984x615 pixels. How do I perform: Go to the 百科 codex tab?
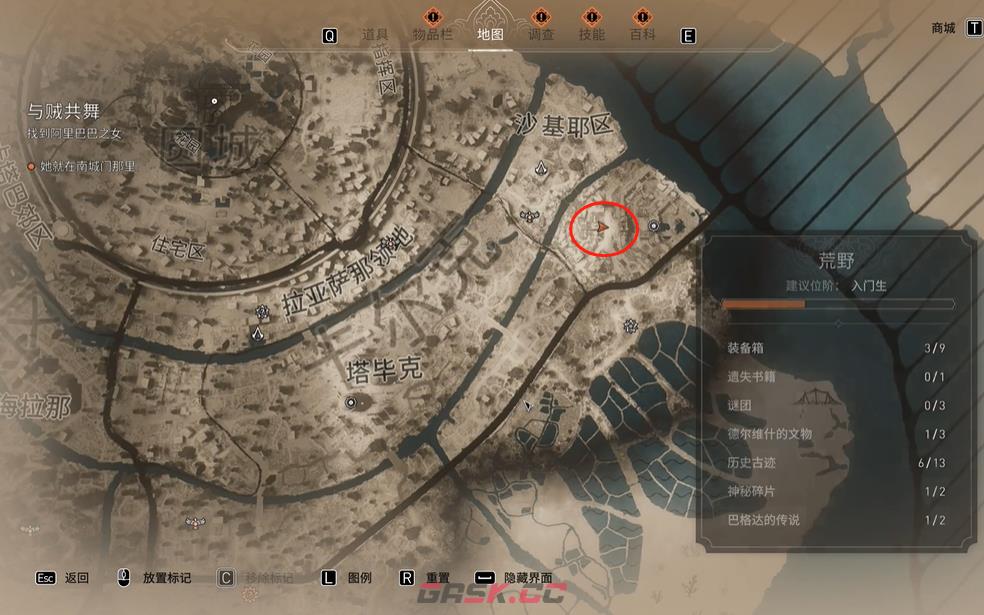(642, 34)
